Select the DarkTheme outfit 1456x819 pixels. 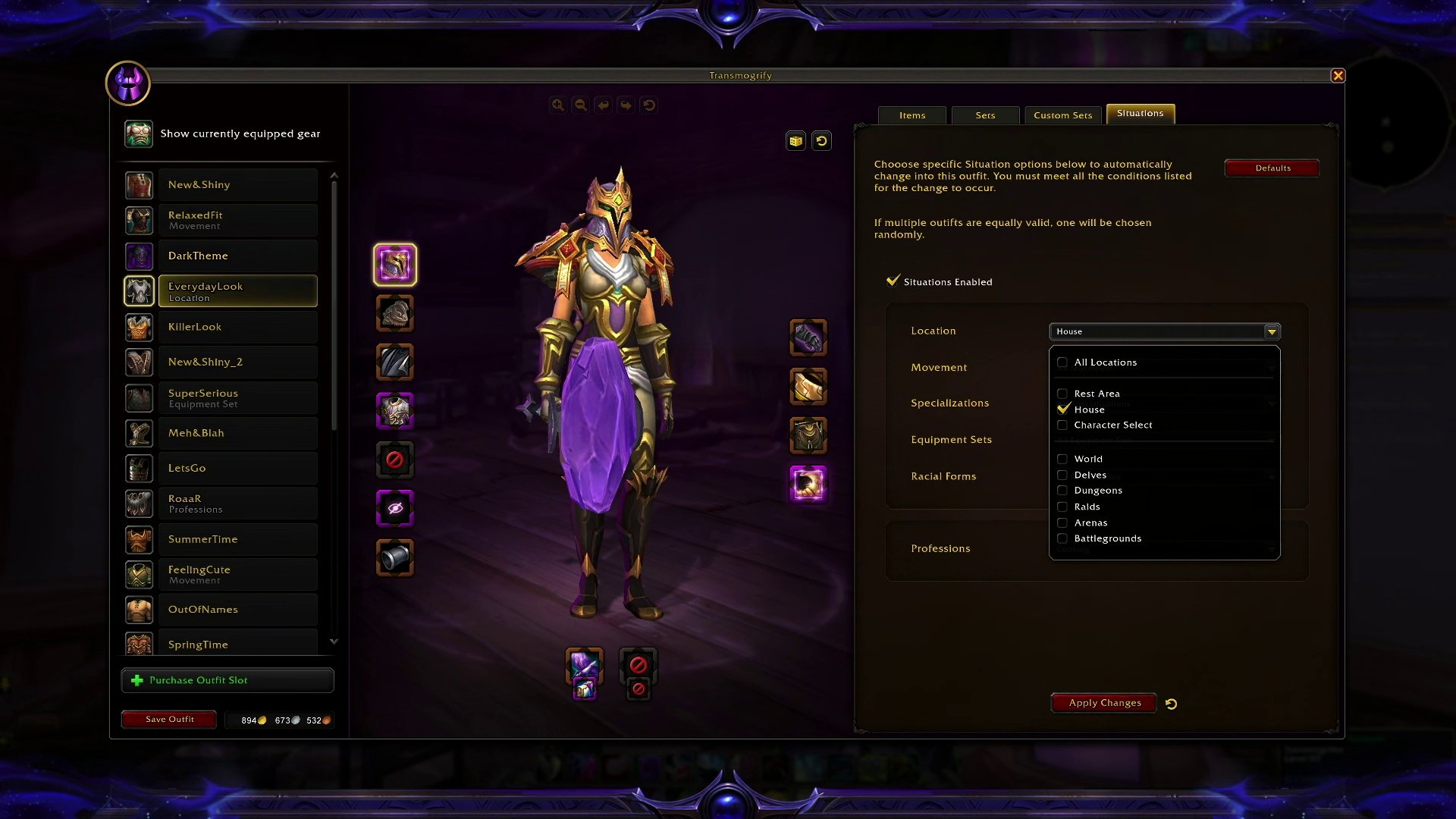point(237,256)
